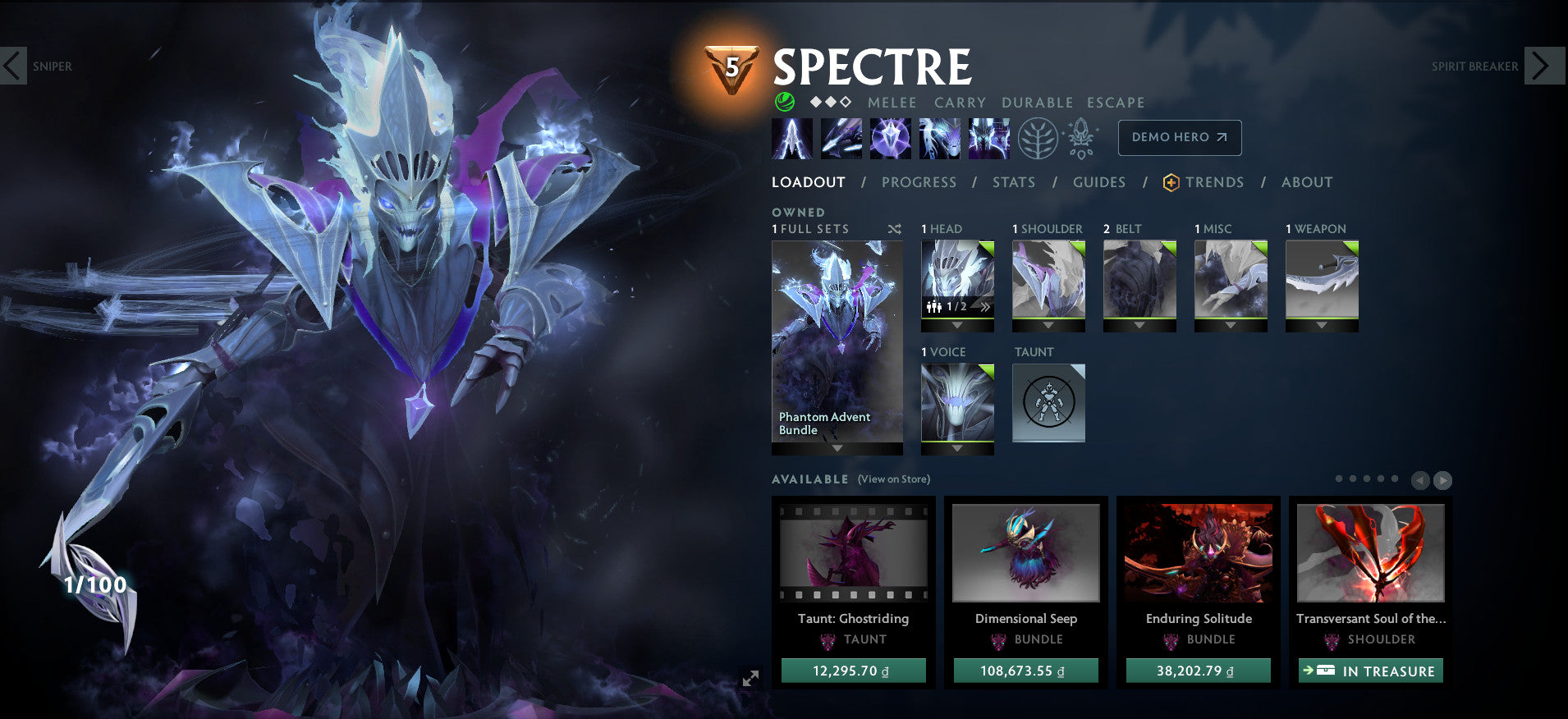Screen dimensions: 1568x719
Task: Expand the Weapon slot dropdown arrow
Action: 1322,323
